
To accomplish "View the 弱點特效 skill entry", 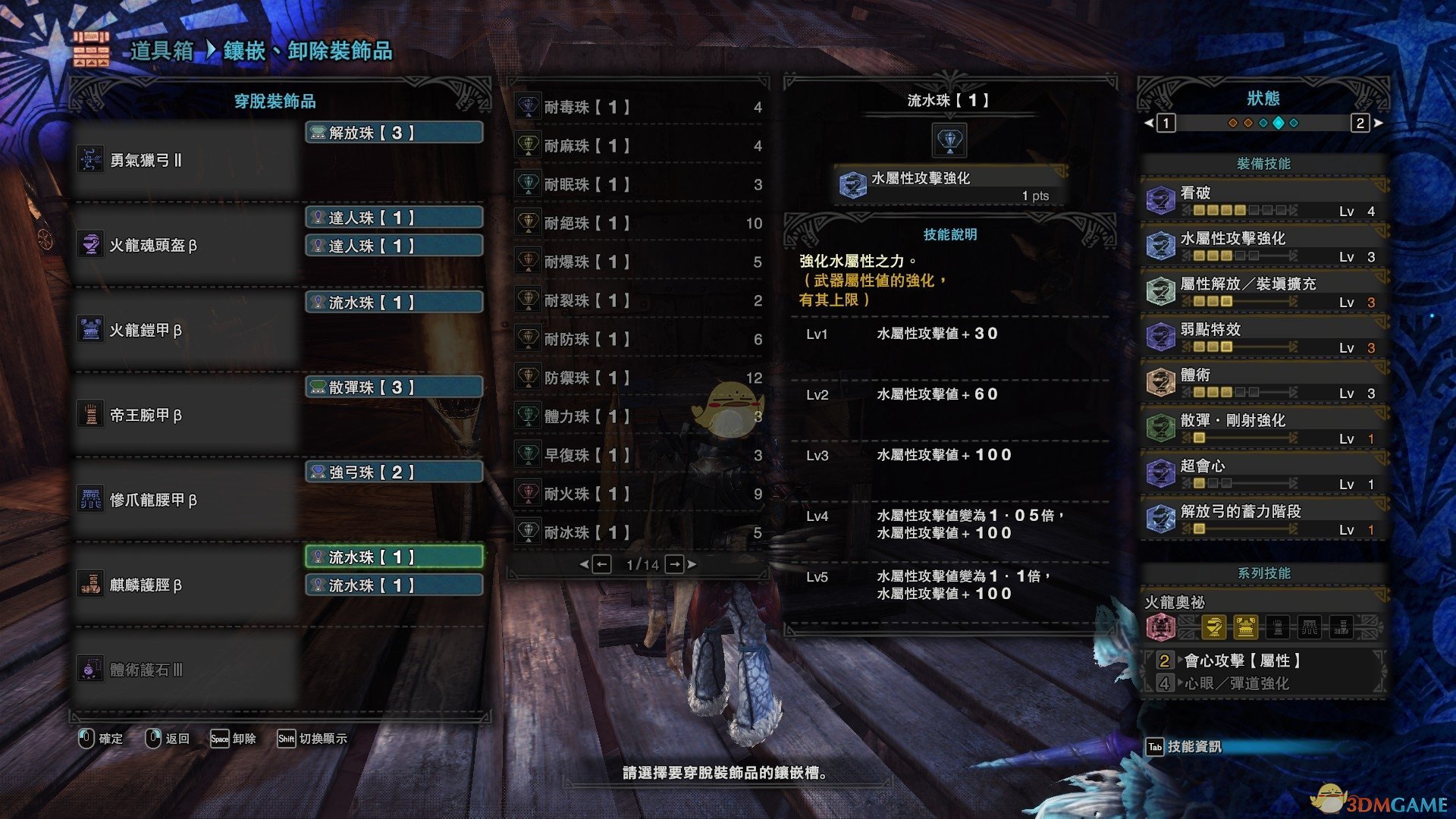I will click(x=1263, y=337).
